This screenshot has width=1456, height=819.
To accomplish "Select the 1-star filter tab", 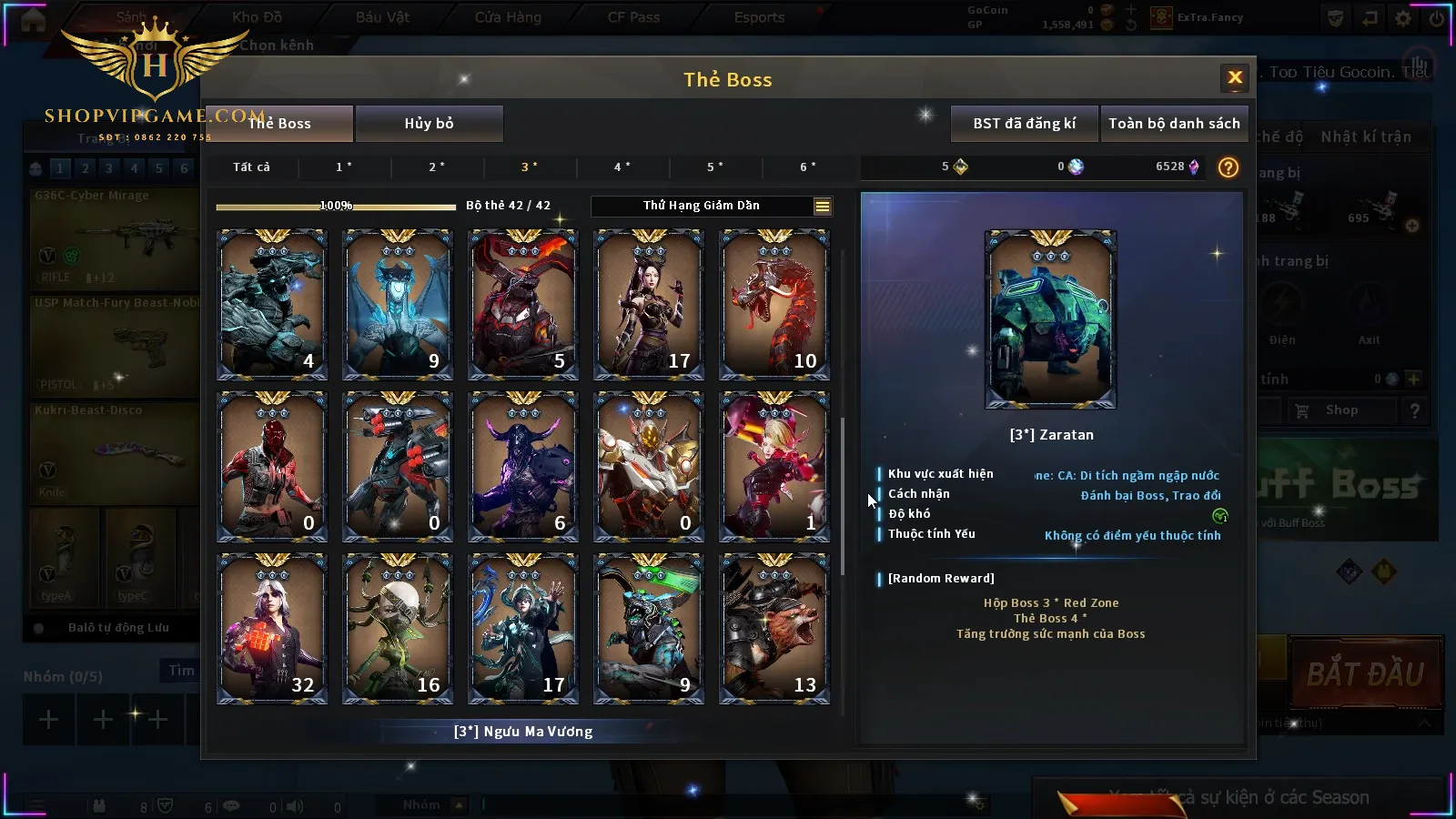I will click(x=344, y=167).
